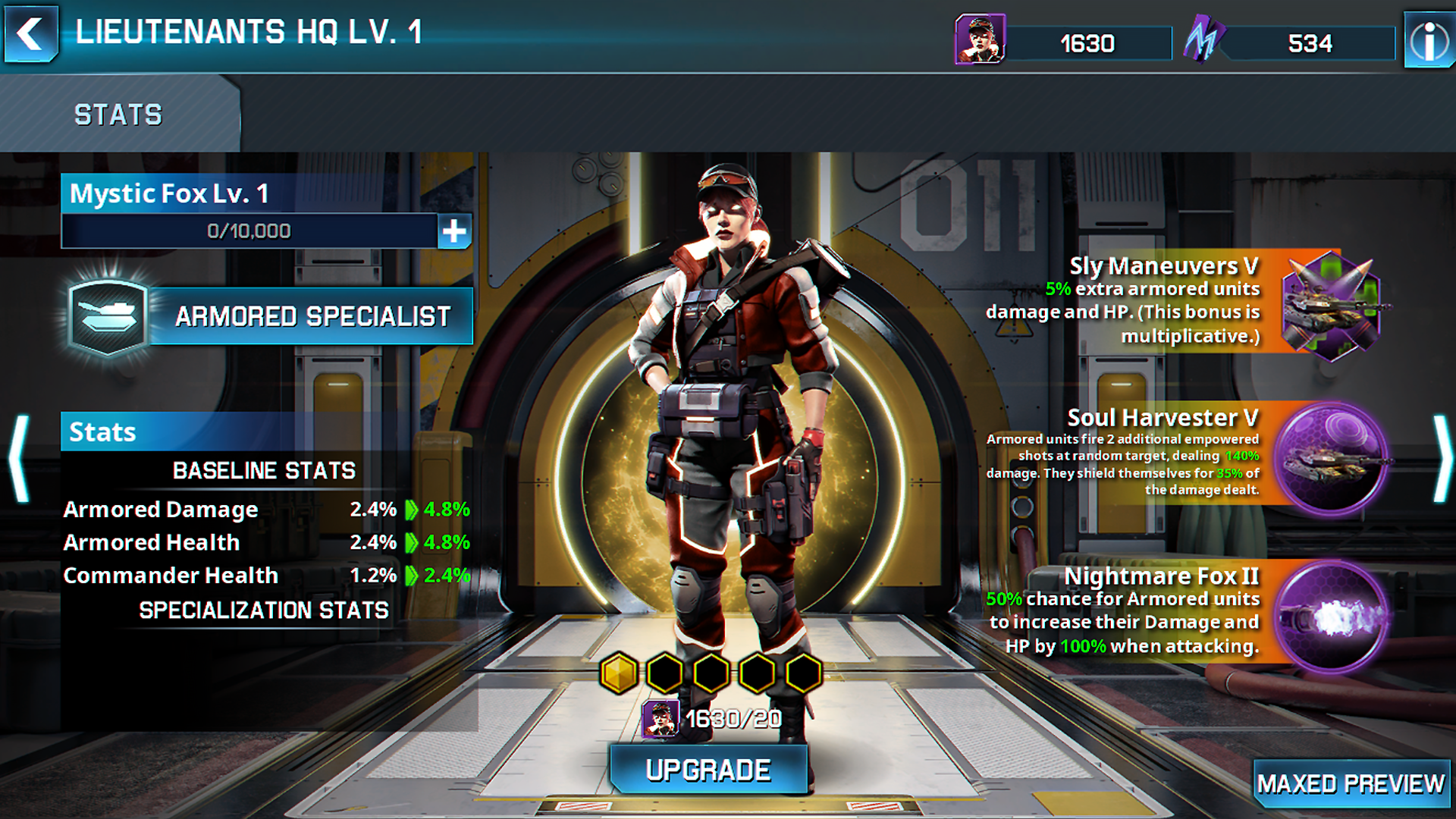The height and width of the screenshot is (819, 1456).
Task: Select the second empty hexagon star slot
Action: 665,672
